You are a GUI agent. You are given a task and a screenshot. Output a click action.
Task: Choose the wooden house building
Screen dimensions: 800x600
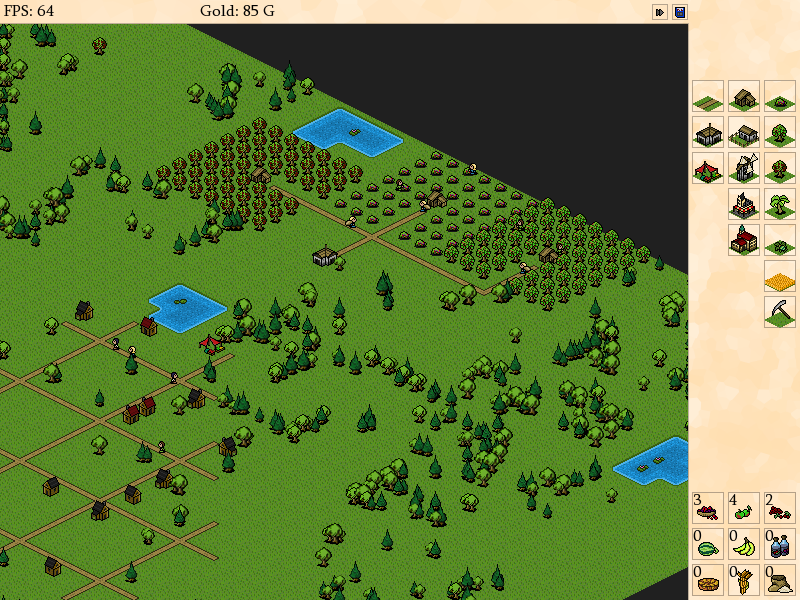point(744,96)
